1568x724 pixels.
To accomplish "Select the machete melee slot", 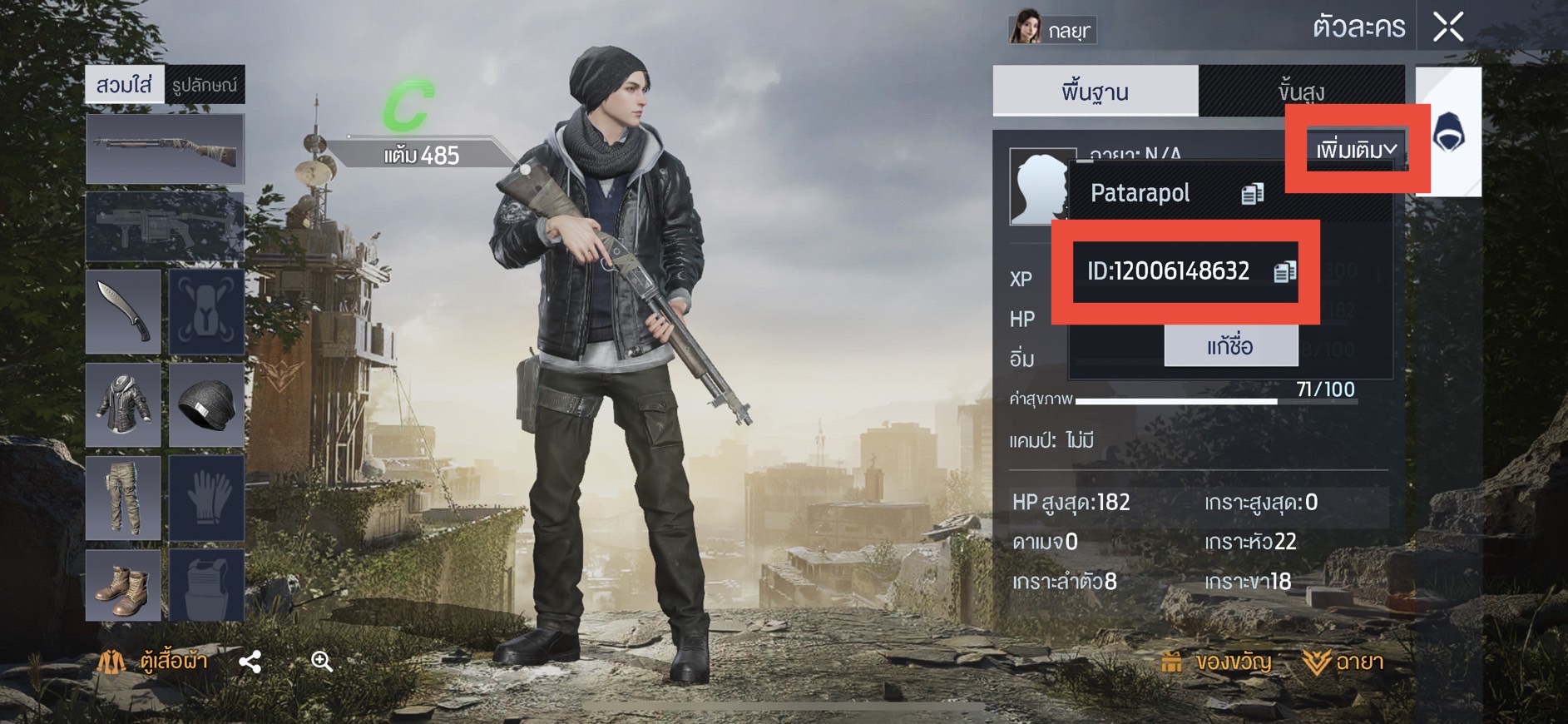I will (x=123, y=311).
